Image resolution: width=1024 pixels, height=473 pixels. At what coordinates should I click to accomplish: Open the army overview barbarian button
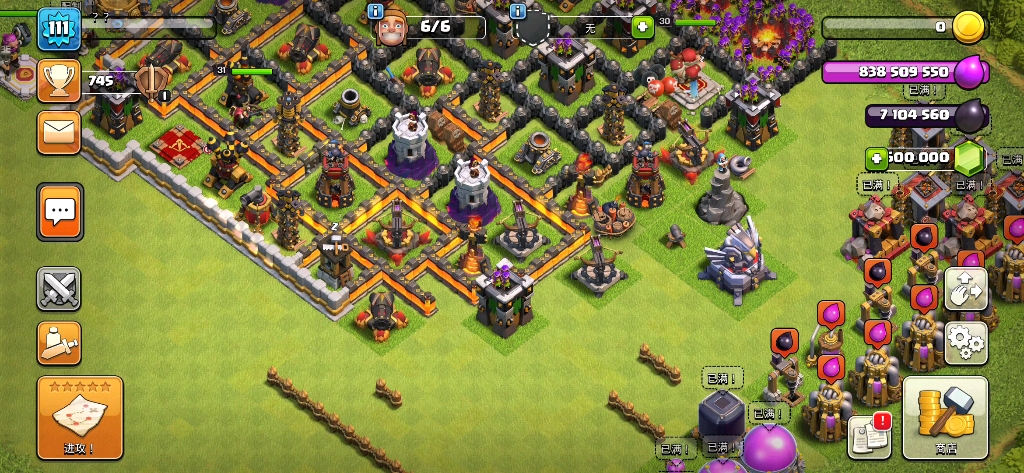59,343
